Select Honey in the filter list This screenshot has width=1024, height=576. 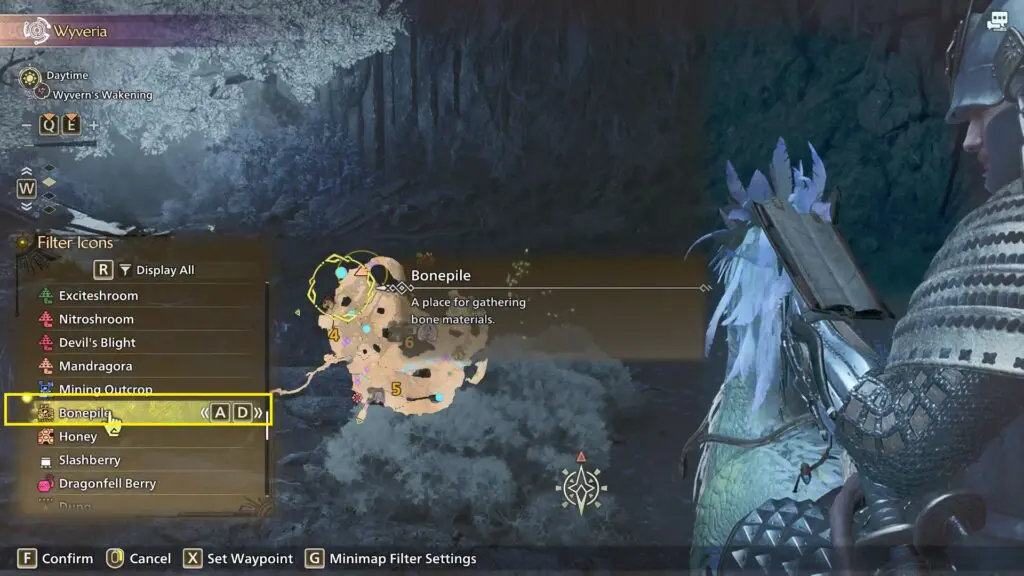point(77,437)
